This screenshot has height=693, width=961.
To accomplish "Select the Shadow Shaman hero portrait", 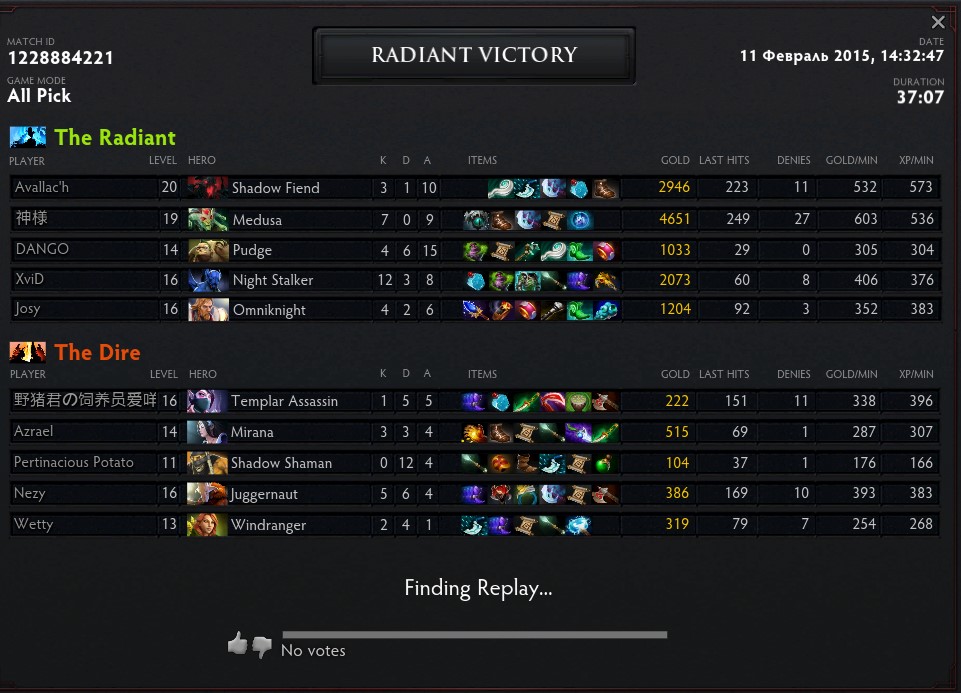I will pyautogui.click(x=207, y=463).
